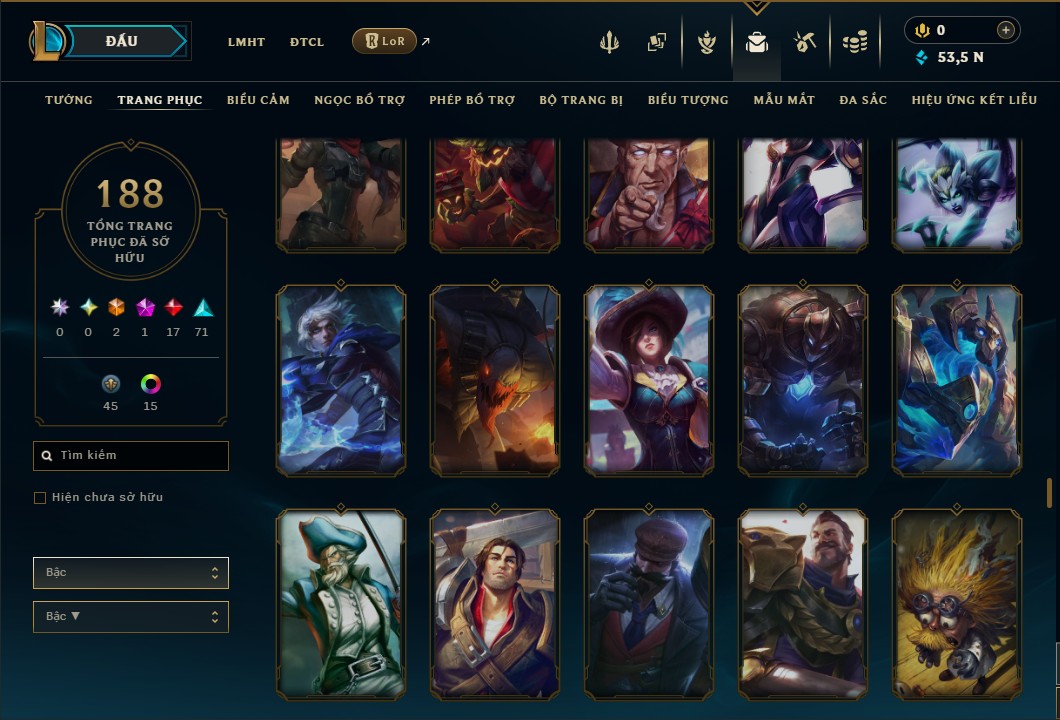Open the loot hammer icon
Viewport: 1060px width, 720px height.
pyautogui.click(x=805, y=42)
